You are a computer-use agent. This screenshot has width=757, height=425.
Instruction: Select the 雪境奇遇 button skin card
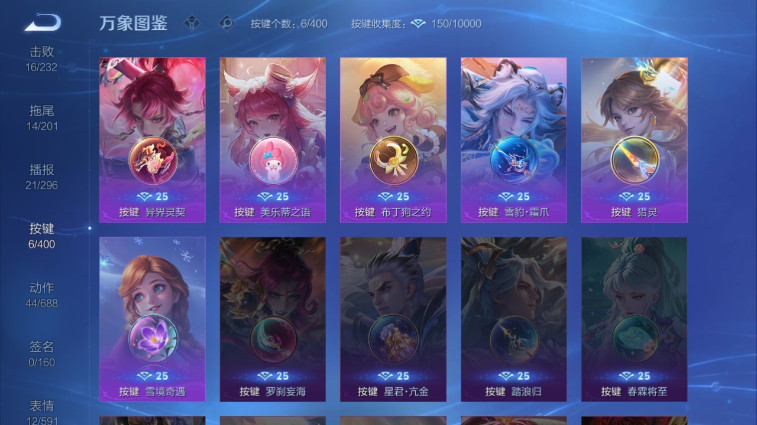[x=153, y=318]
